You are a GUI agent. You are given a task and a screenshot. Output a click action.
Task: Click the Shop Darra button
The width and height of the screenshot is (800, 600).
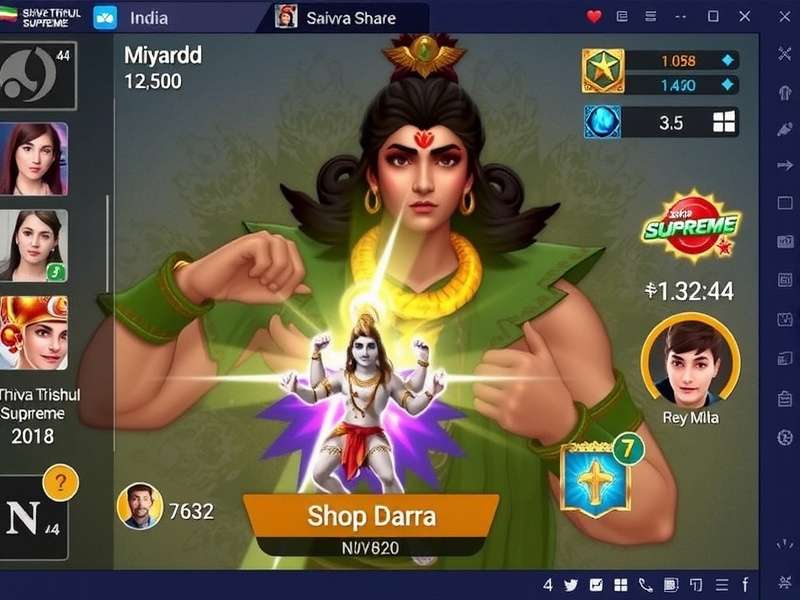pyautogui.click(x=371, y=516)
